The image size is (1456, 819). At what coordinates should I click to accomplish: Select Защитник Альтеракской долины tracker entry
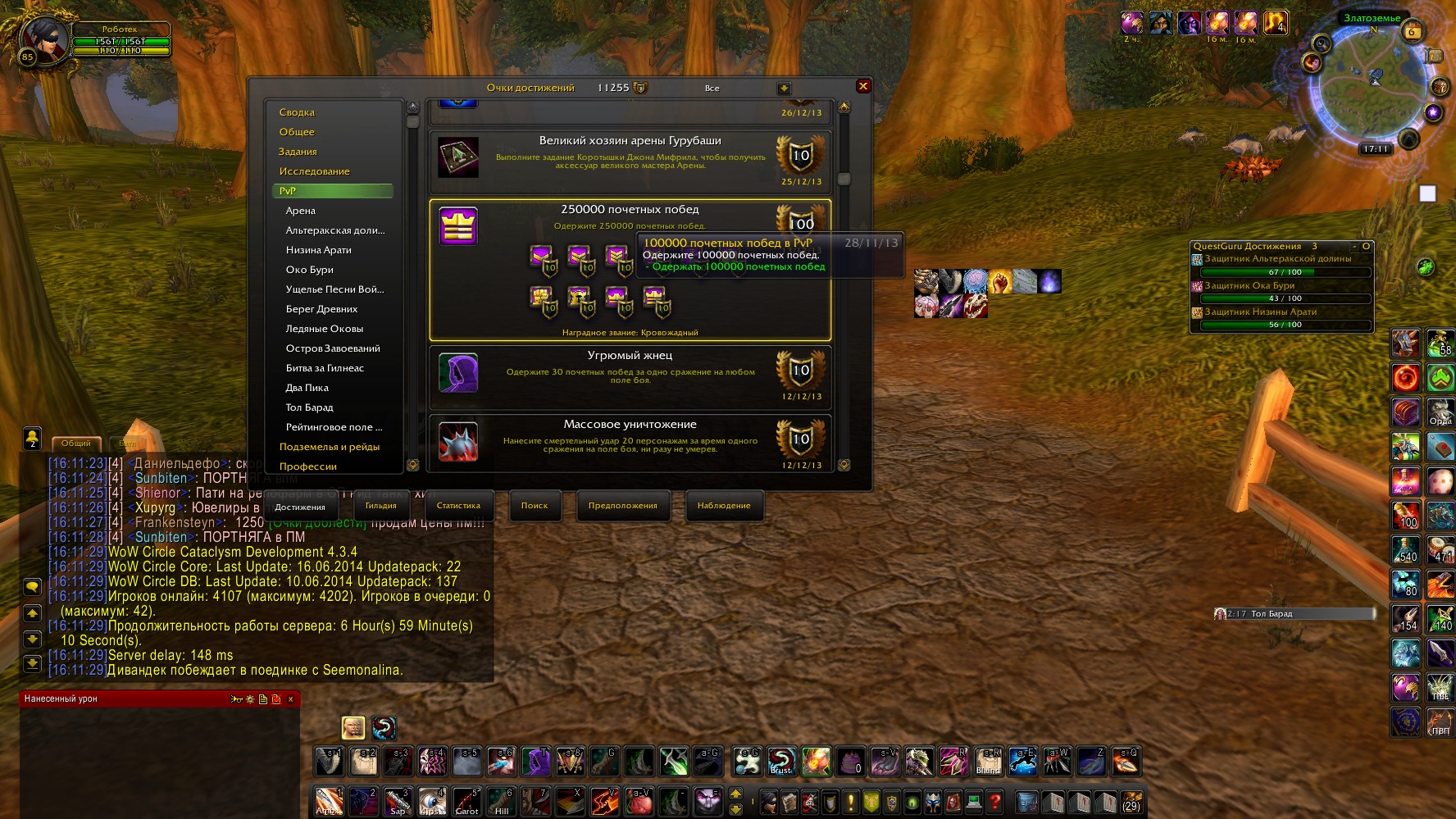tap(1278, 259)
